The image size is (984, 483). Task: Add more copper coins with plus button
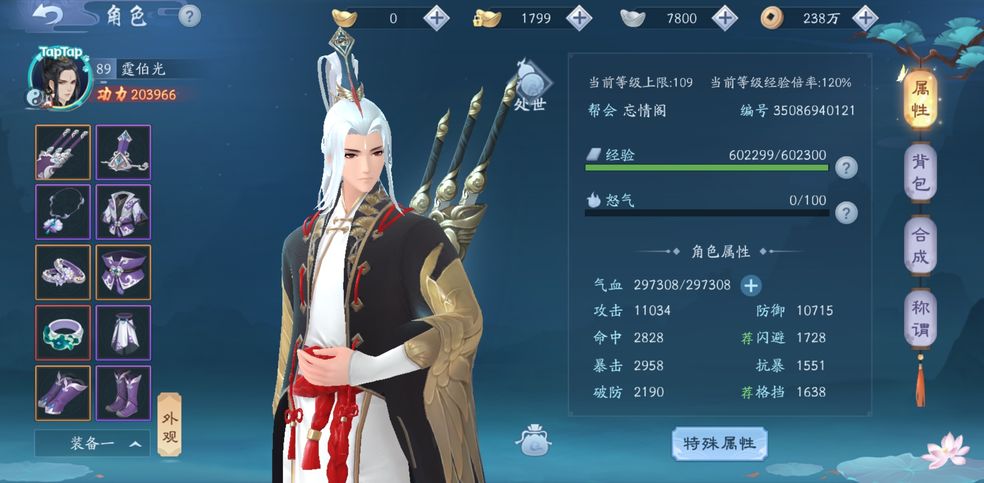tap(866, 17)
